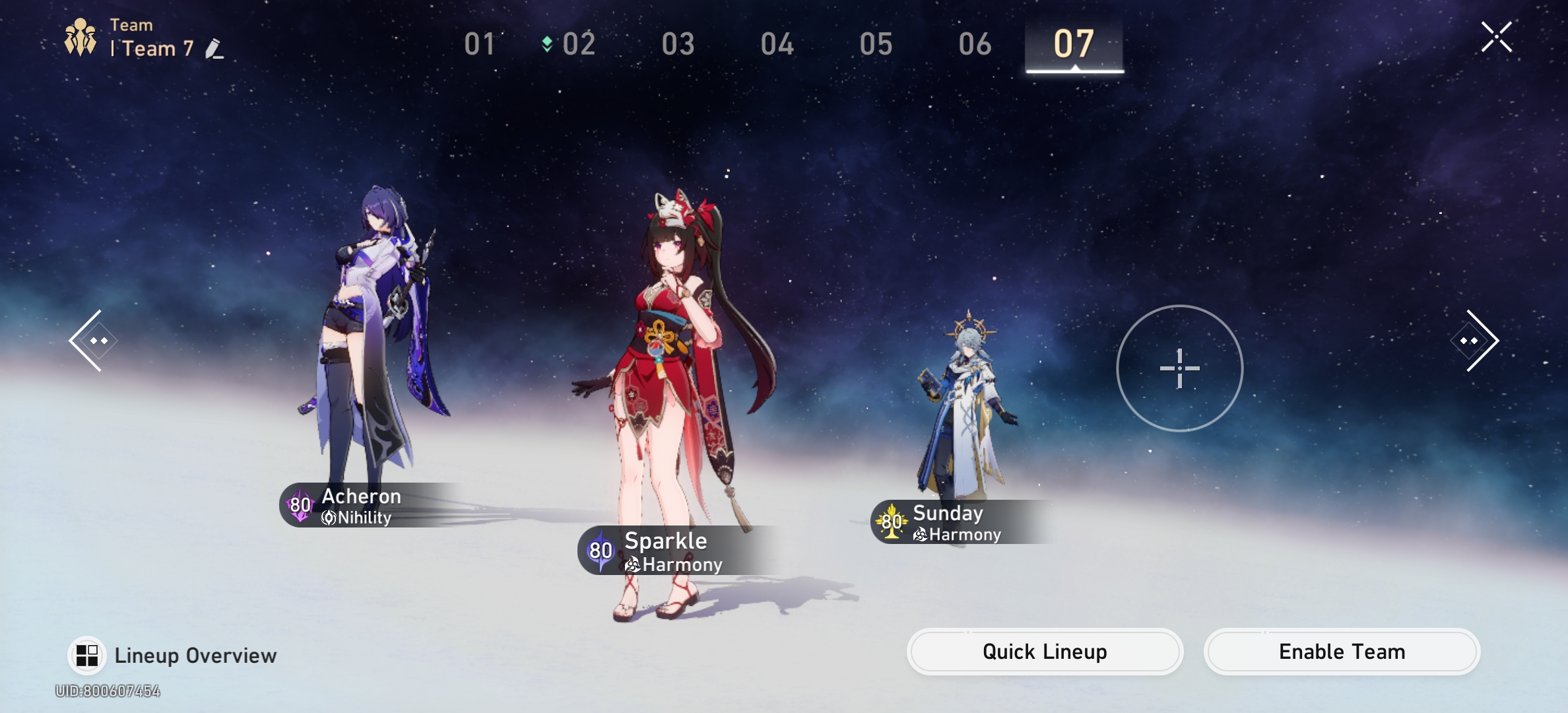Switch to team tab 01
This screenshot has width=1568, height=713.
pyautogui.click(x=480, y=44)
